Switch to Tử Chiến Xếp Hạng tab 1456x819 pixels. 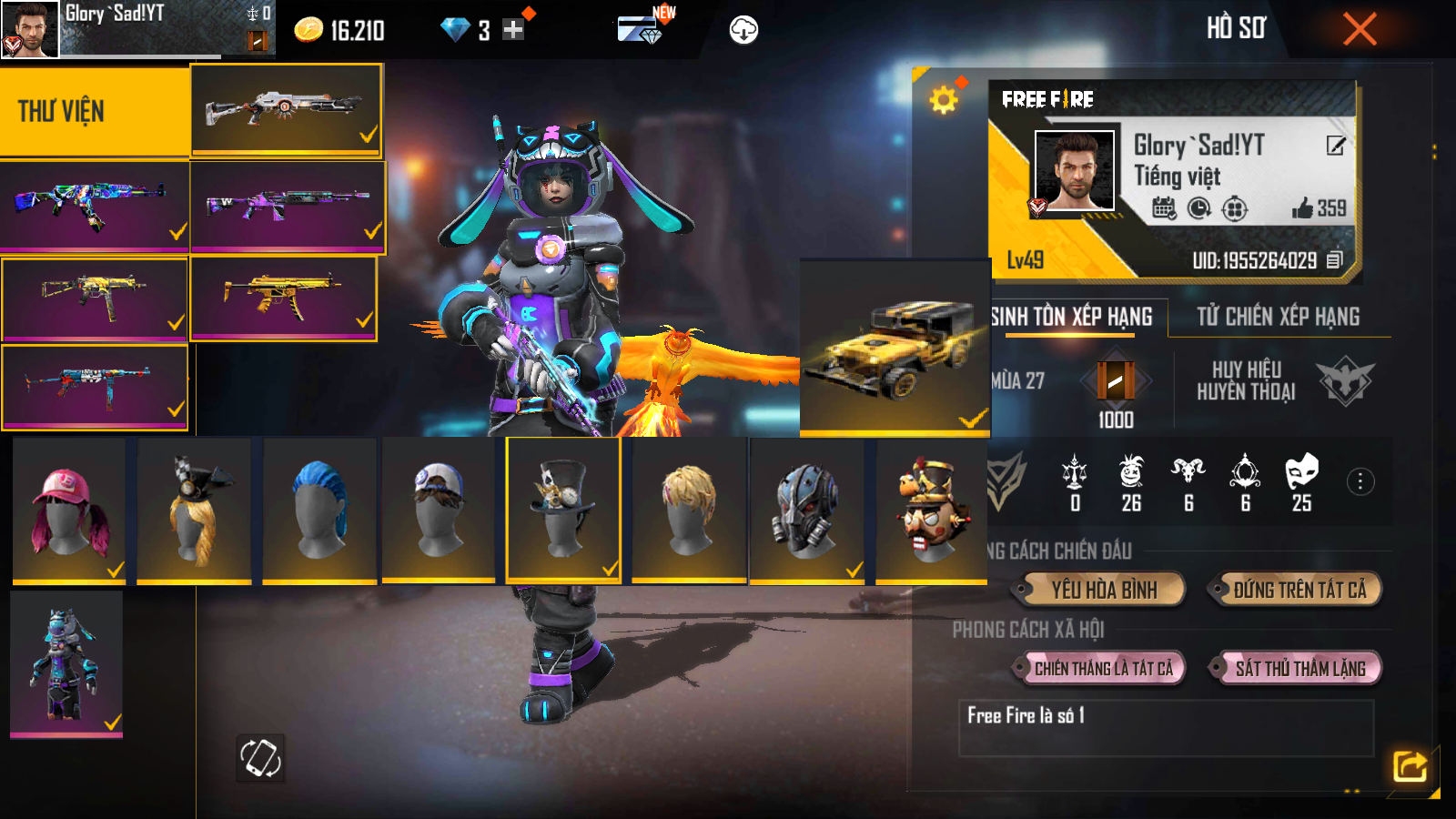coord(1278,317)
